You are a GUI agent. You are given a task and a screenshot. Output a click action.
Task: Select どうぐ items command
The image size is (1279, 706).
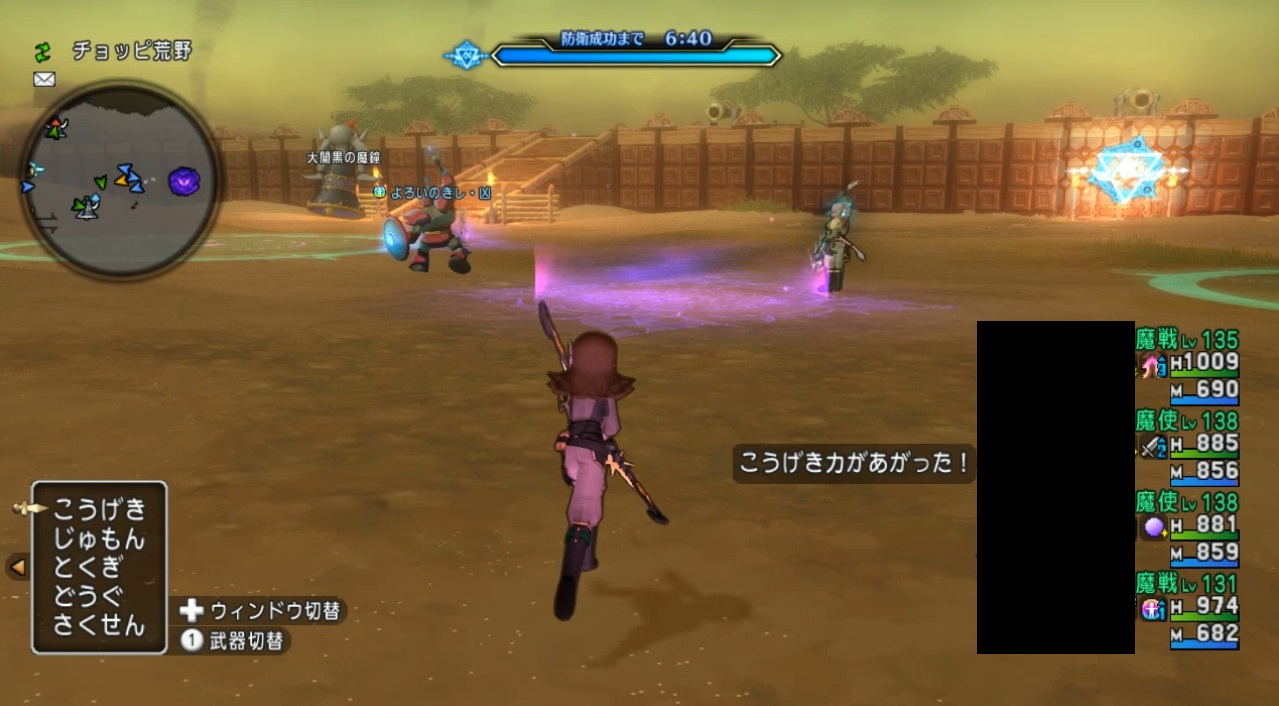[x=87, y=597]
